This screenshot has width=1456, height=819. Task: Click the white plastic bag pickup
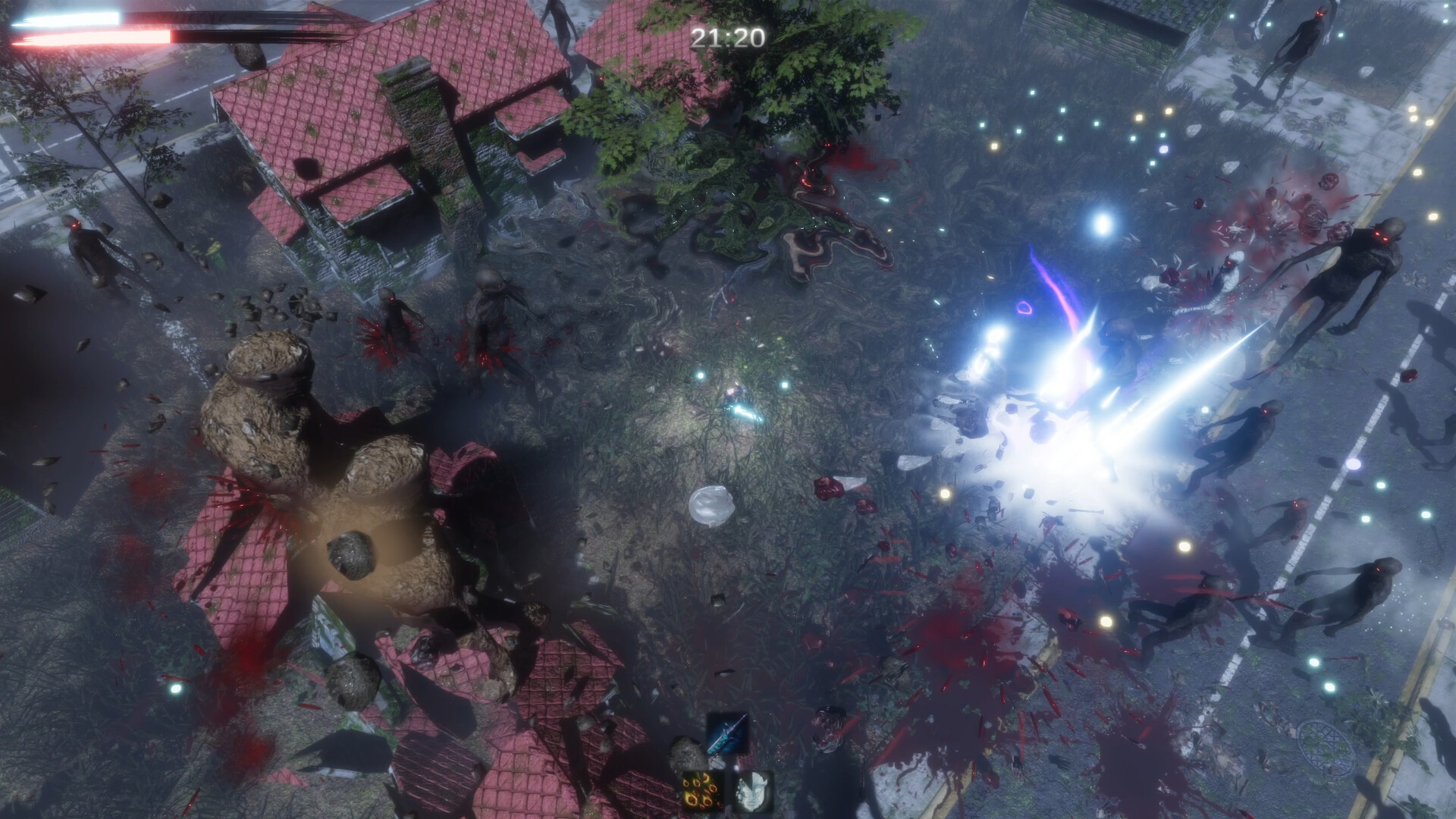click(711, 504)
